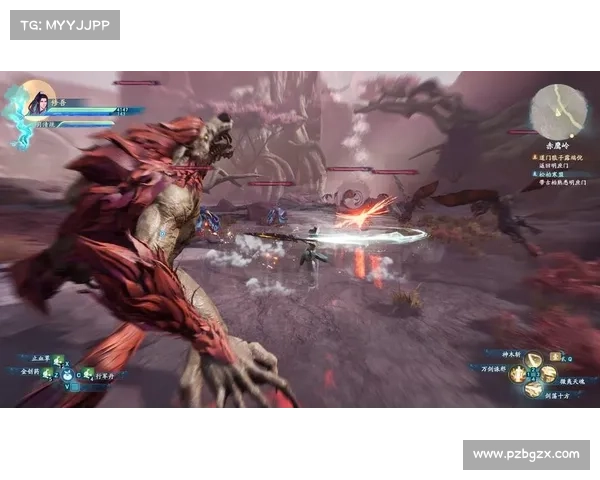Click the round blue icon between the item slots
600x480 pixels.
click(x=68, y=377)
